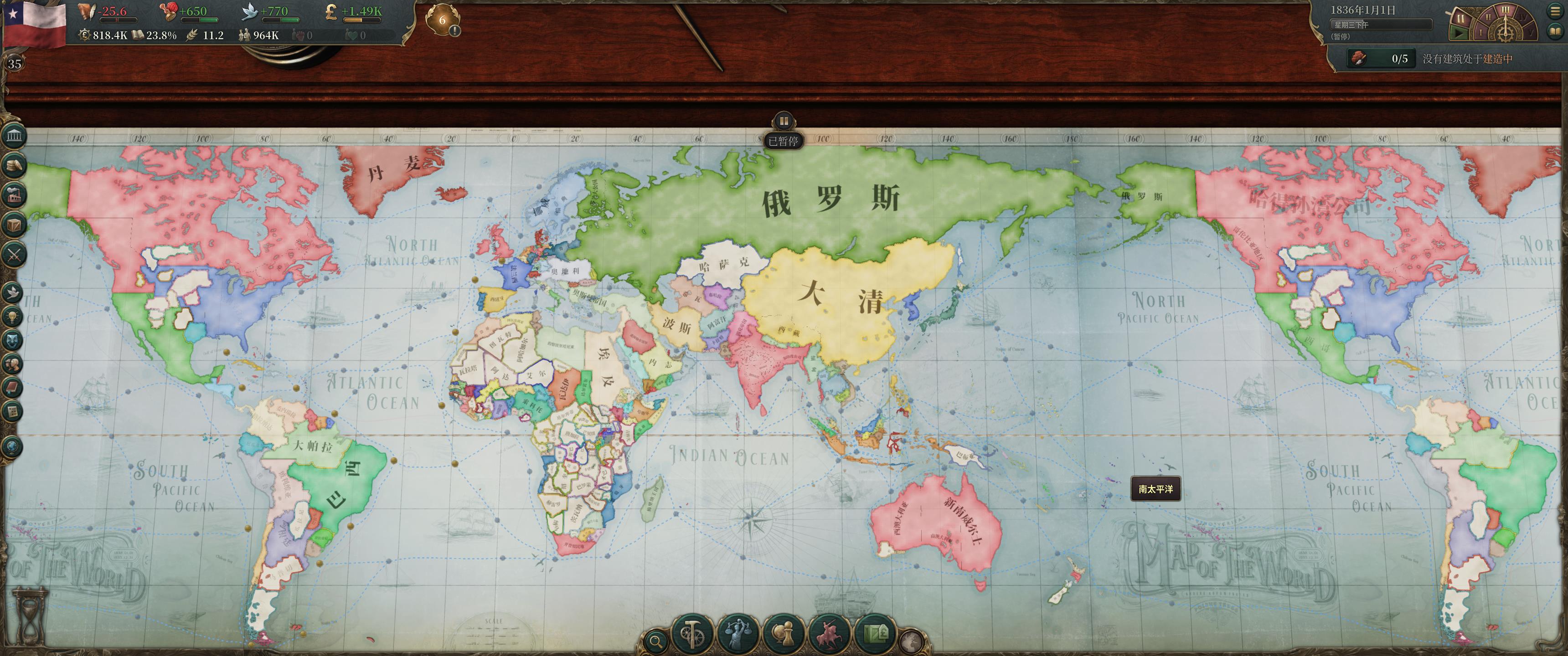Click the pause flag on the speed control
The image size is (1568, 656).
[1461, 19]
